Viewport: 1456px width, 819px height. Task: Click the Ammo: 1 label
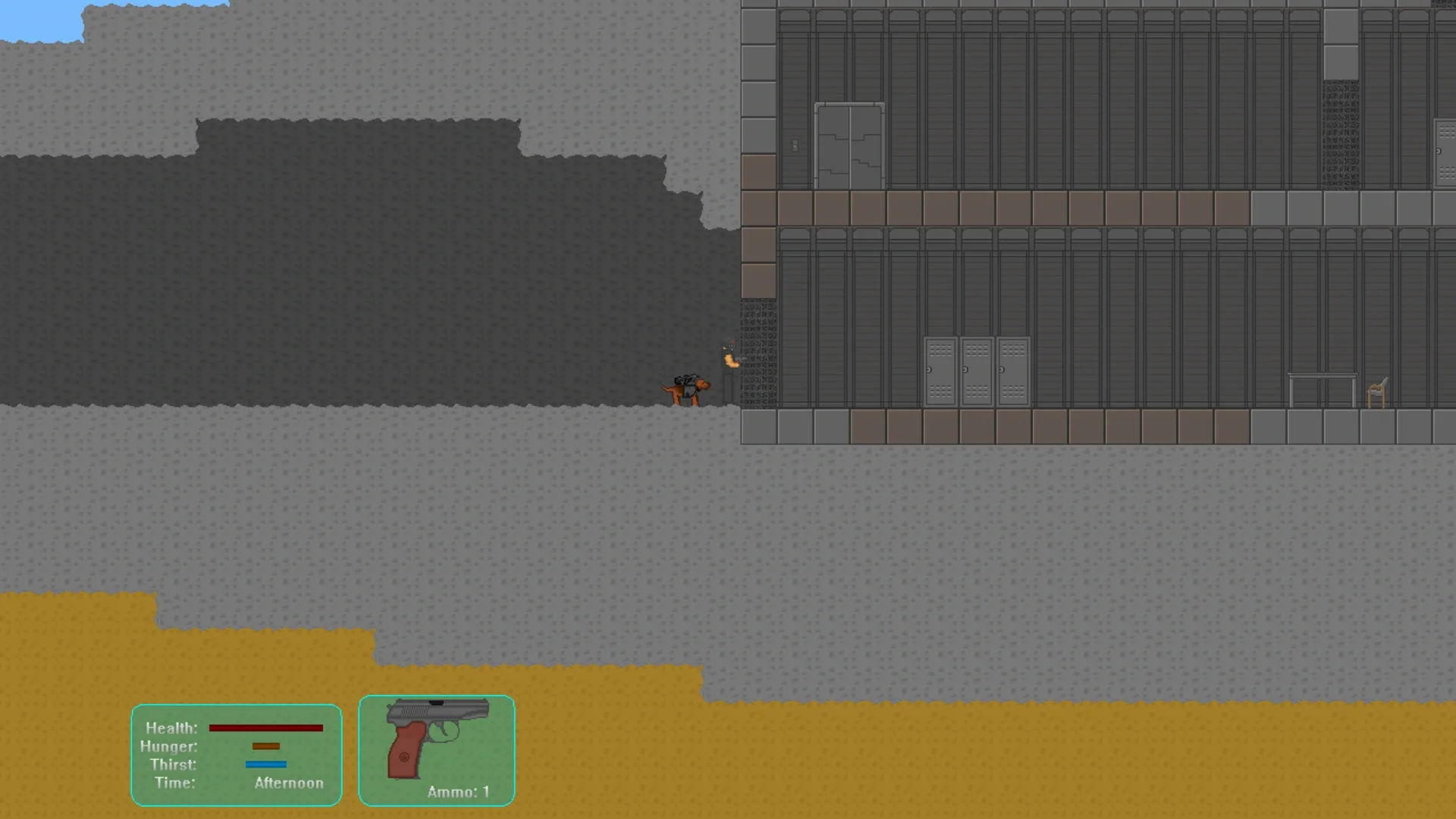tap(457, 791)
